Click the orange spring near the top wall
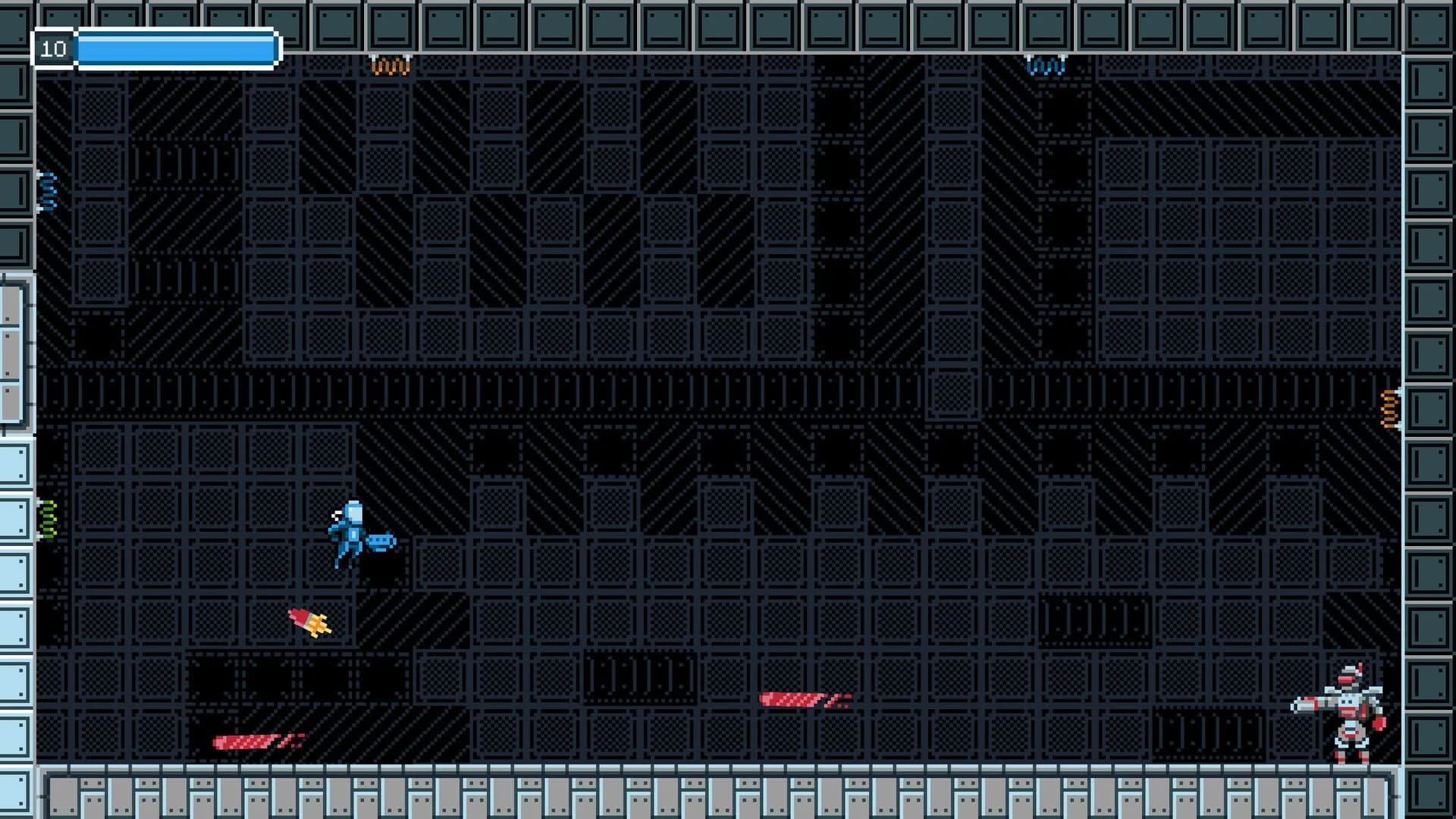The height and width of the screenshot is (819, 1456). (391, 64)
